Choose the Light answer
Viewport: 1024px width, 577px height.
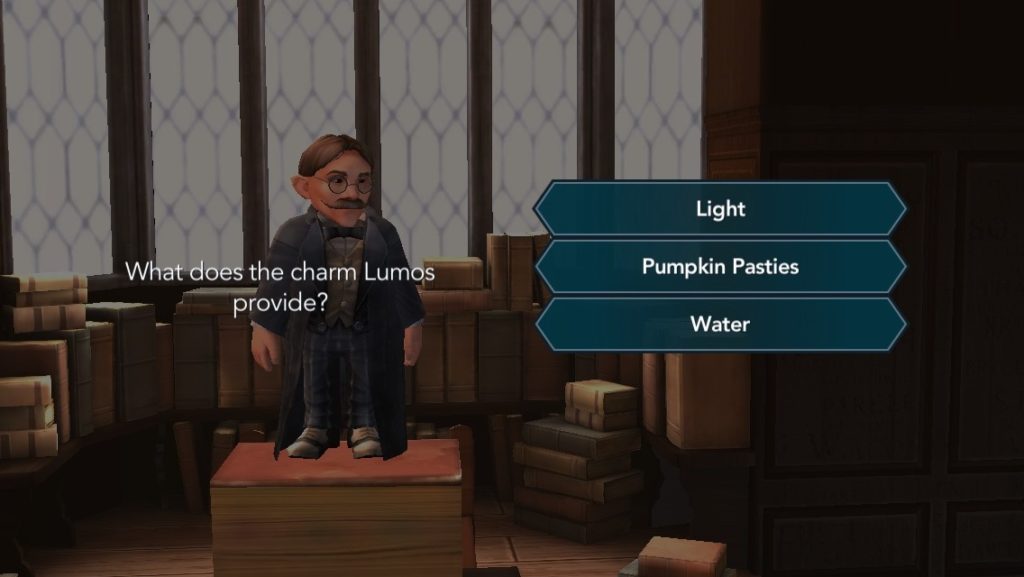click(x=720, y=209)
